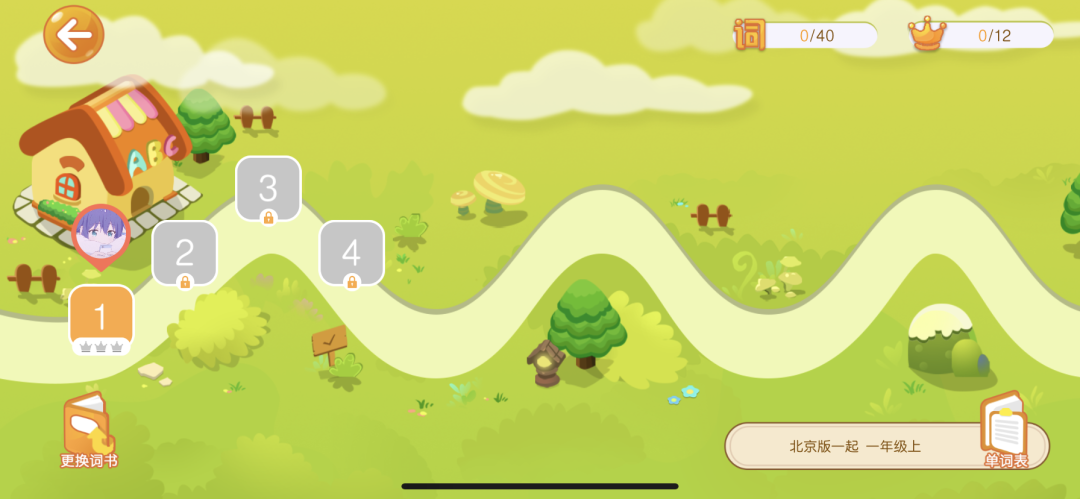1080x499 pixels.
Task: Tap the player avatar map marker
Action: (x=101, y=236)
